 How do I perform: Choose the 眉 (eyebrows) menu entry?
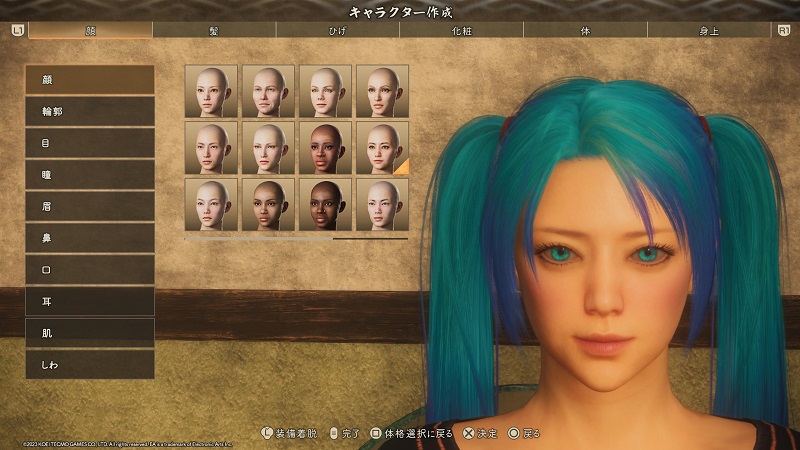[90, 206]
